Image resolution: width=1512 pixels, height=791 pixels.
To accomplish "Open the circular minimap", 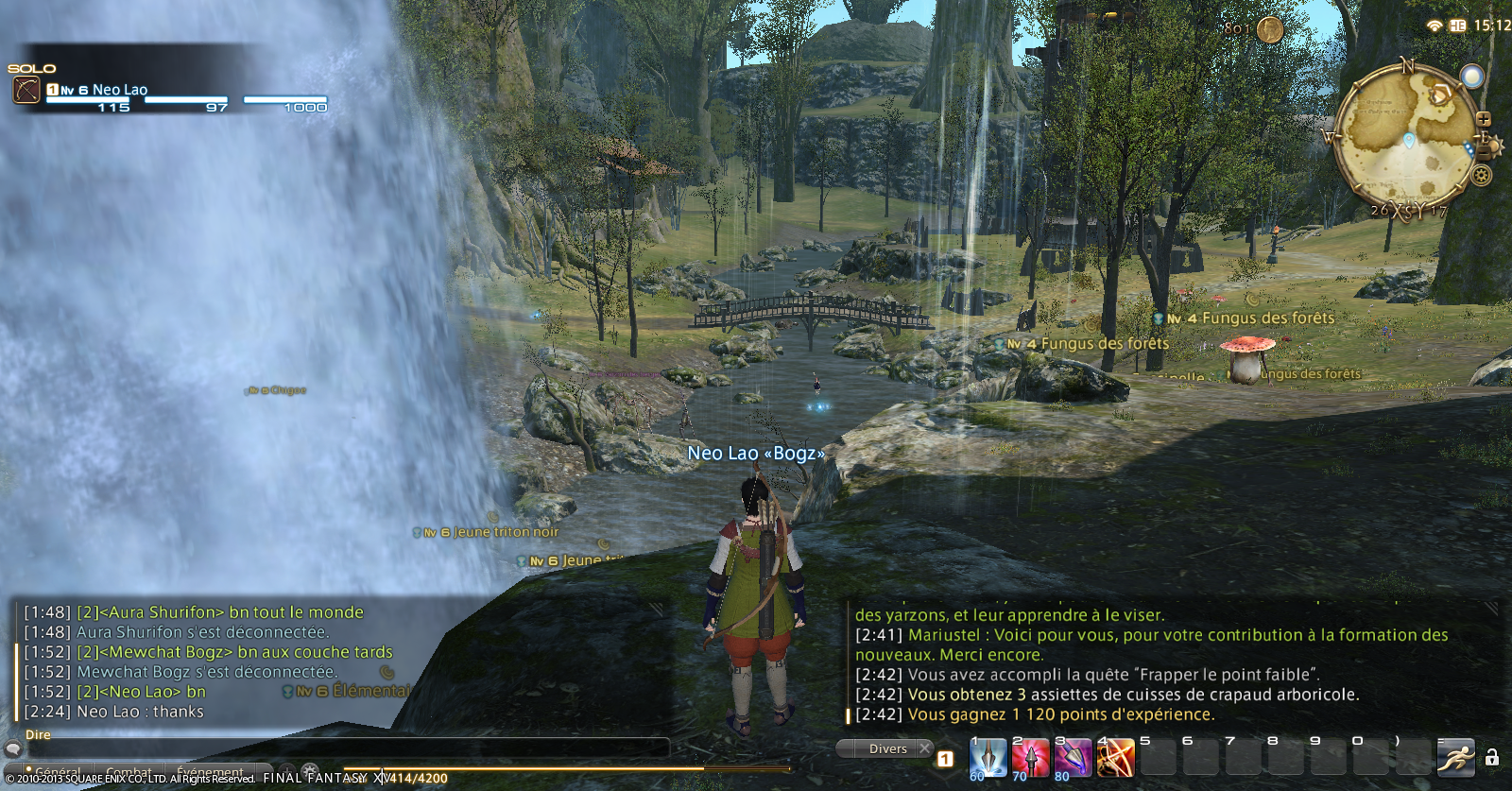I will tap(1404, 137).
